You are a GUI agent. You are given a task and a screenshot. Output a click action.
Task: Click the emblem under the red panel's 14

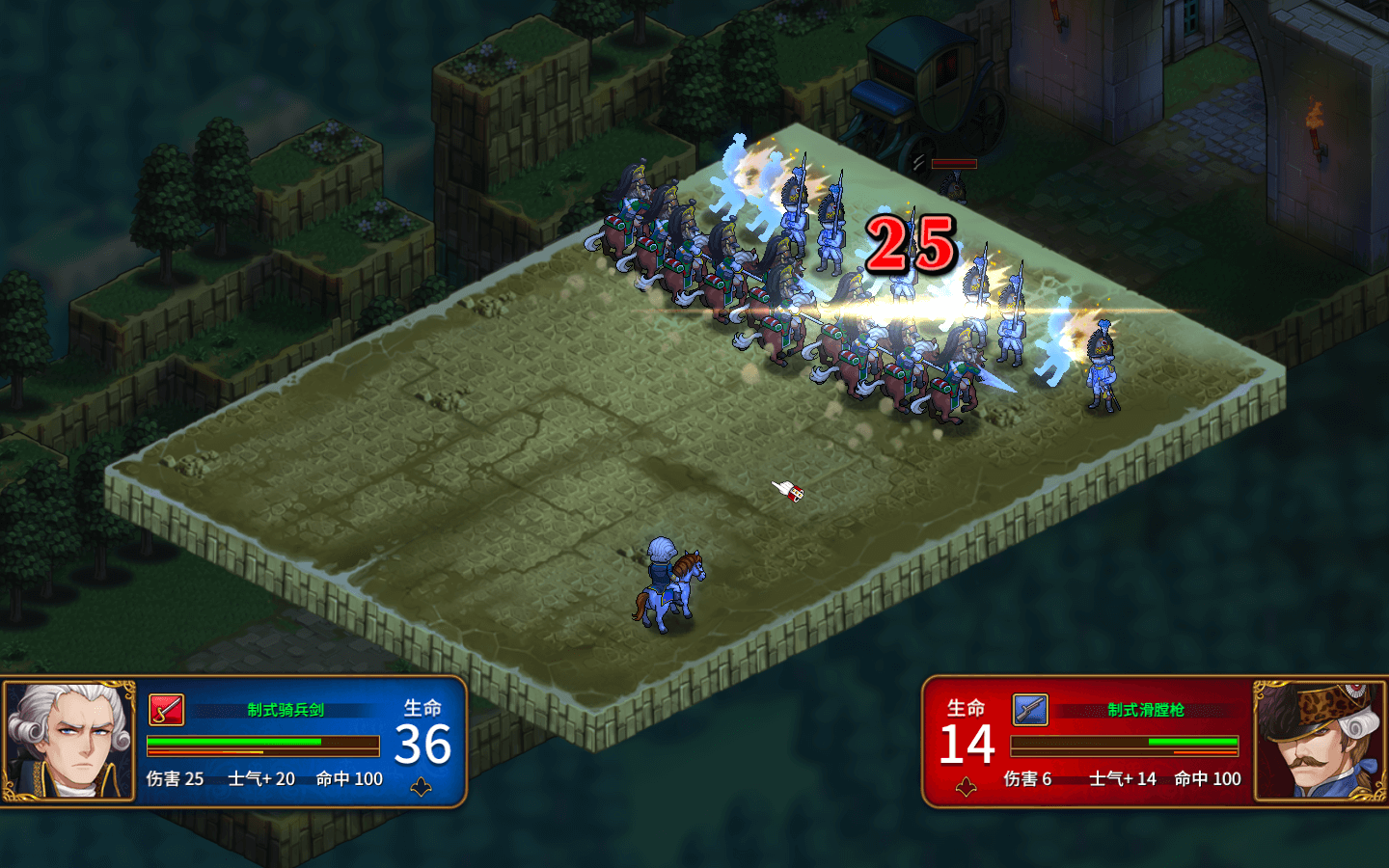[x=967, y=788]
